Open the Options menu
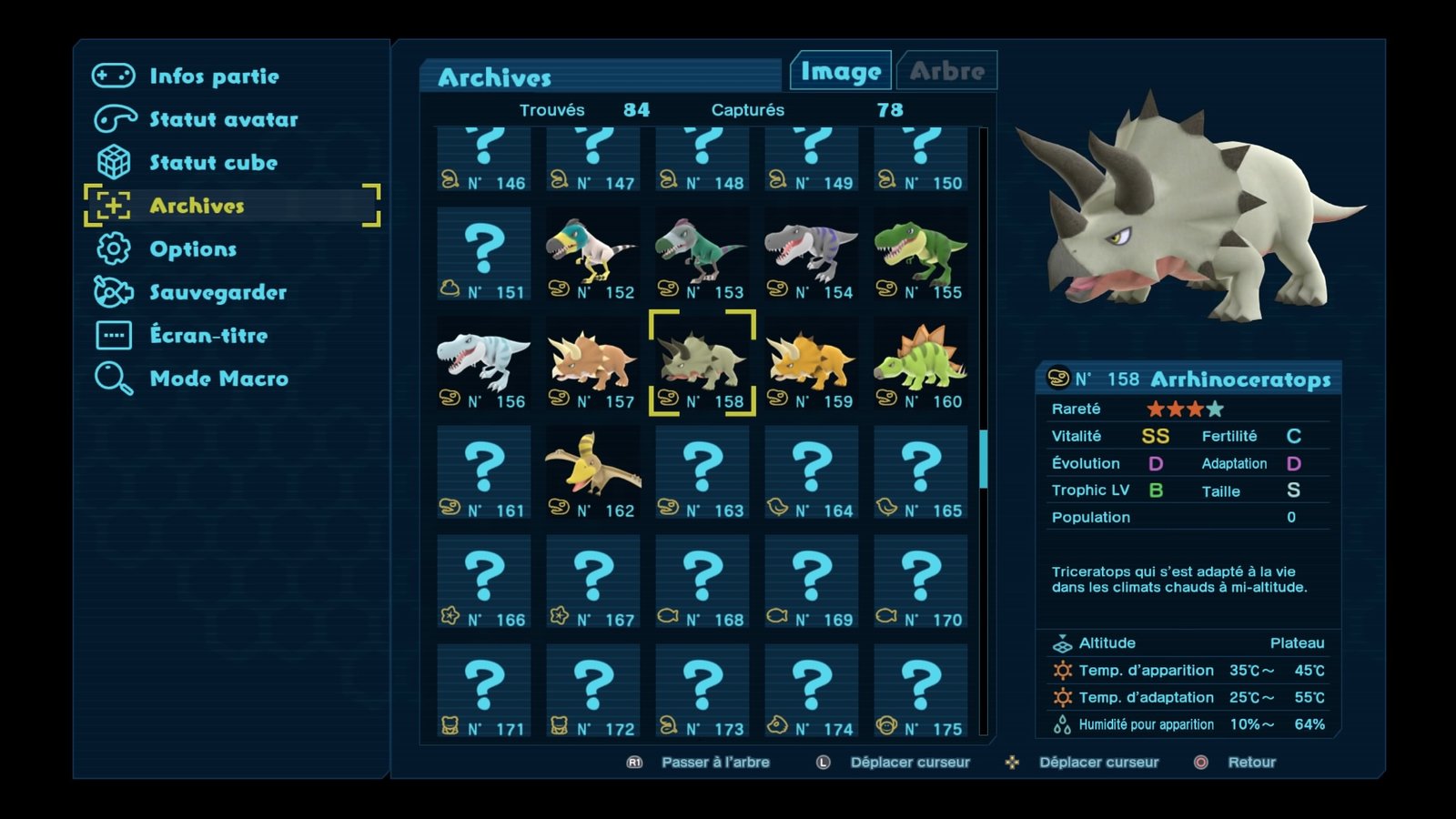The width and height of the screenshot is (1456, 819). (193, 249)
